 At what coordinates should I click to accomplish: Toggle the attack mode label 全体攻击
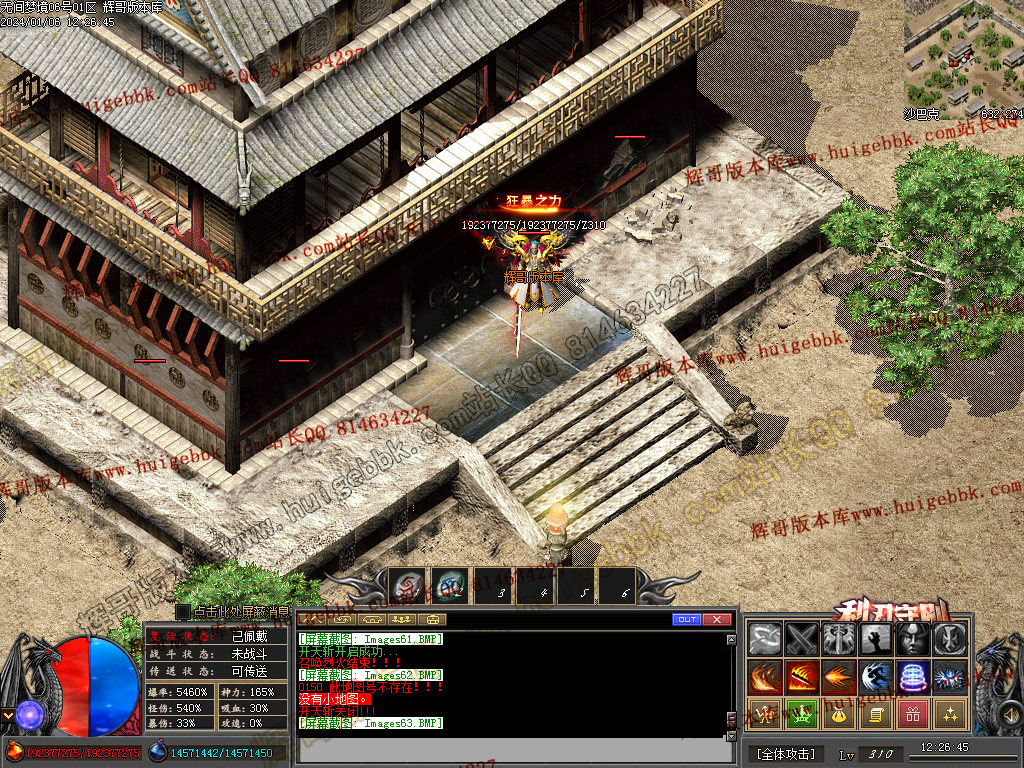coord(786,754)
